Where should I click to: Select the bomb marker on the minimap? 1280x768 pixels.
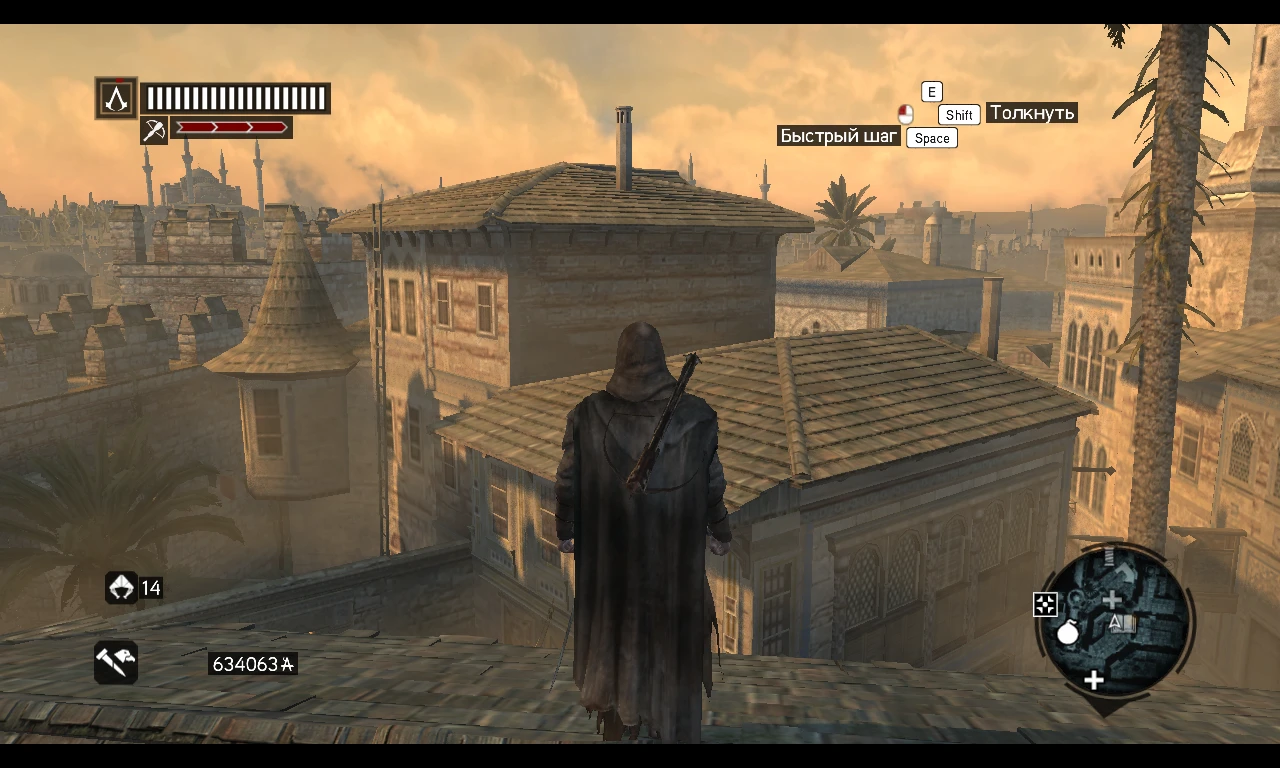tap(1068, 634)
